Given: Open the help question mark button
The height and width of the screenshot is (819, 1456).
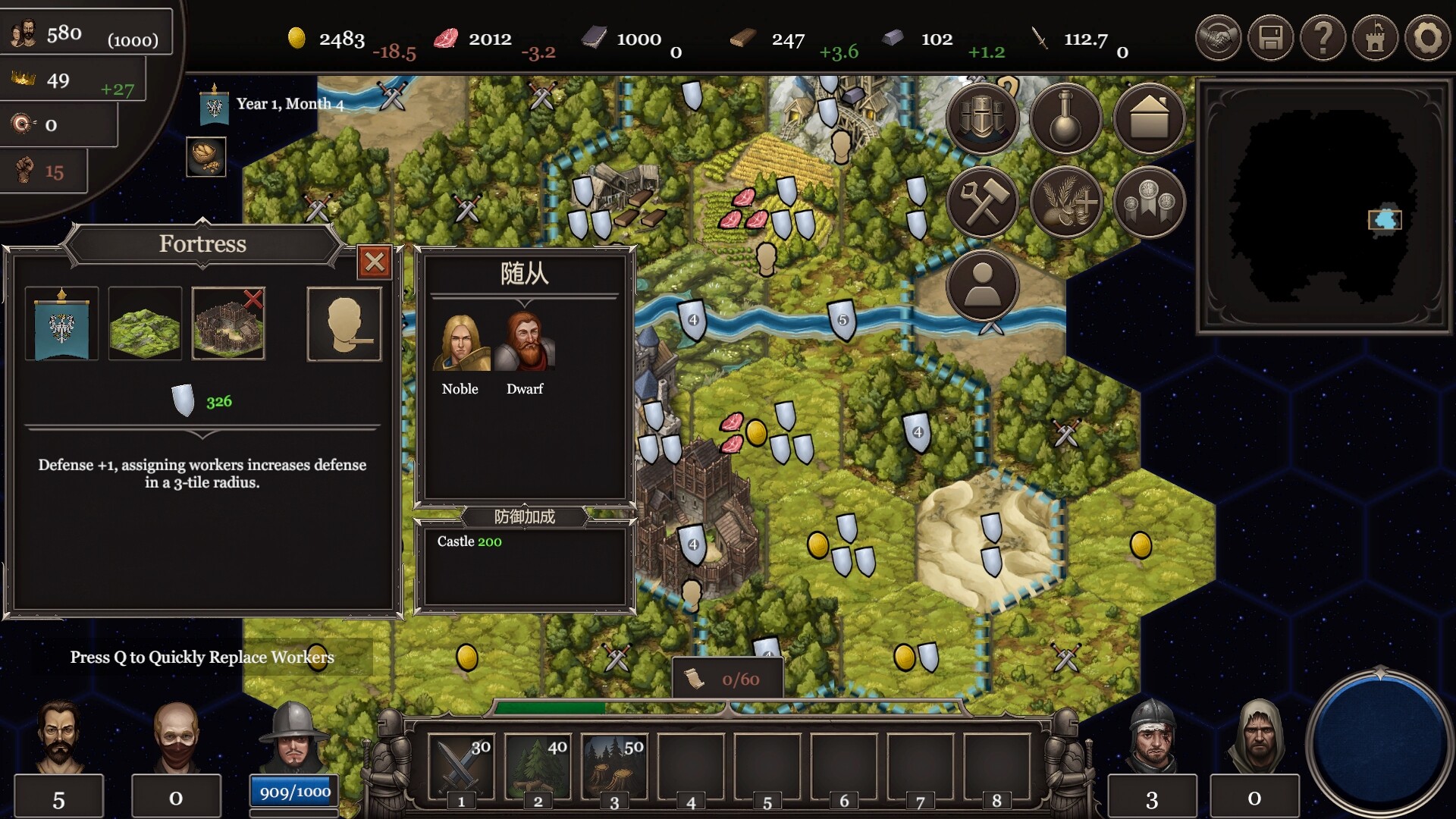Looking at the screenshot, I should [1323, 37].
